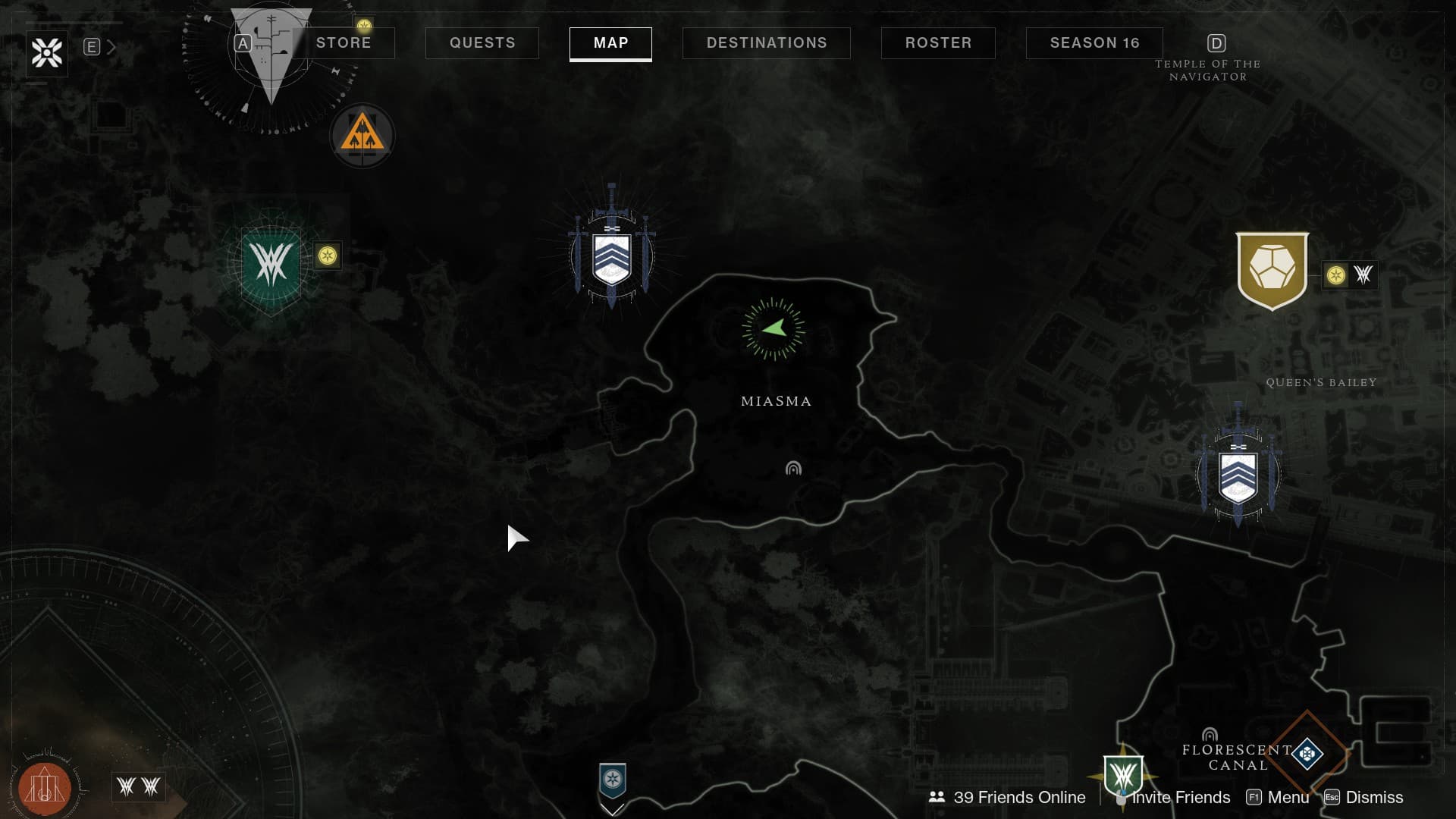Switch to the Roster tab

pos(938,43)
